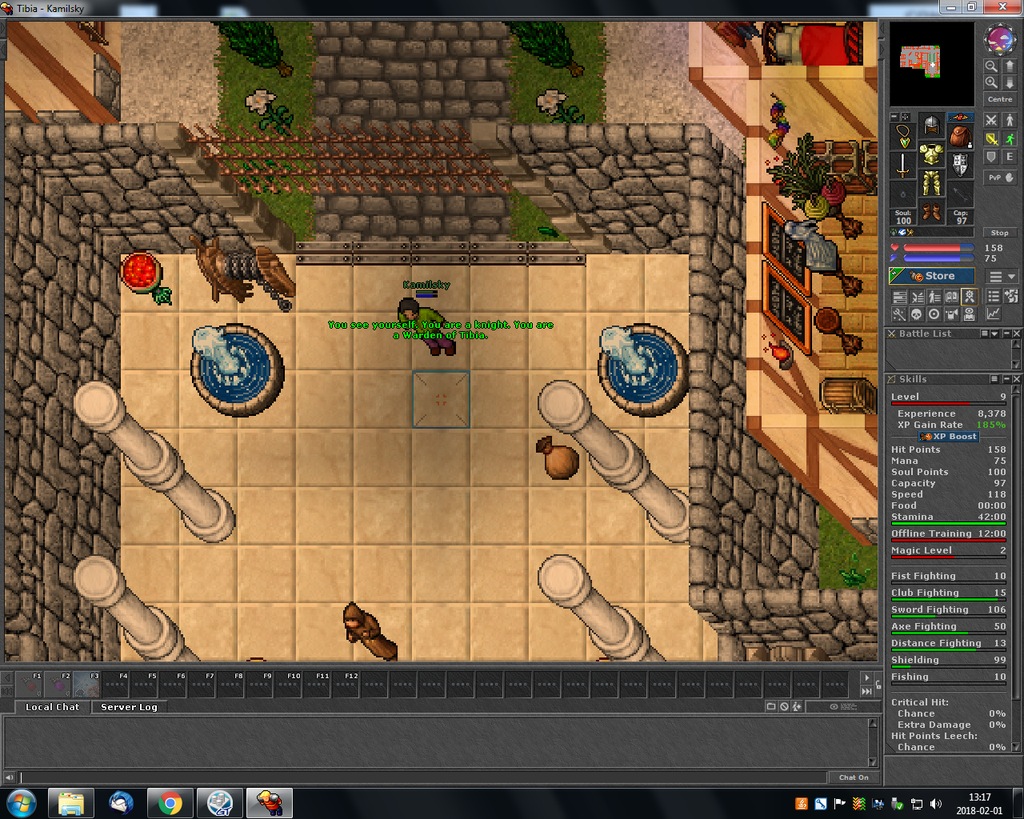
Task: Click the XP Boost button
Action: pos(949,437)
